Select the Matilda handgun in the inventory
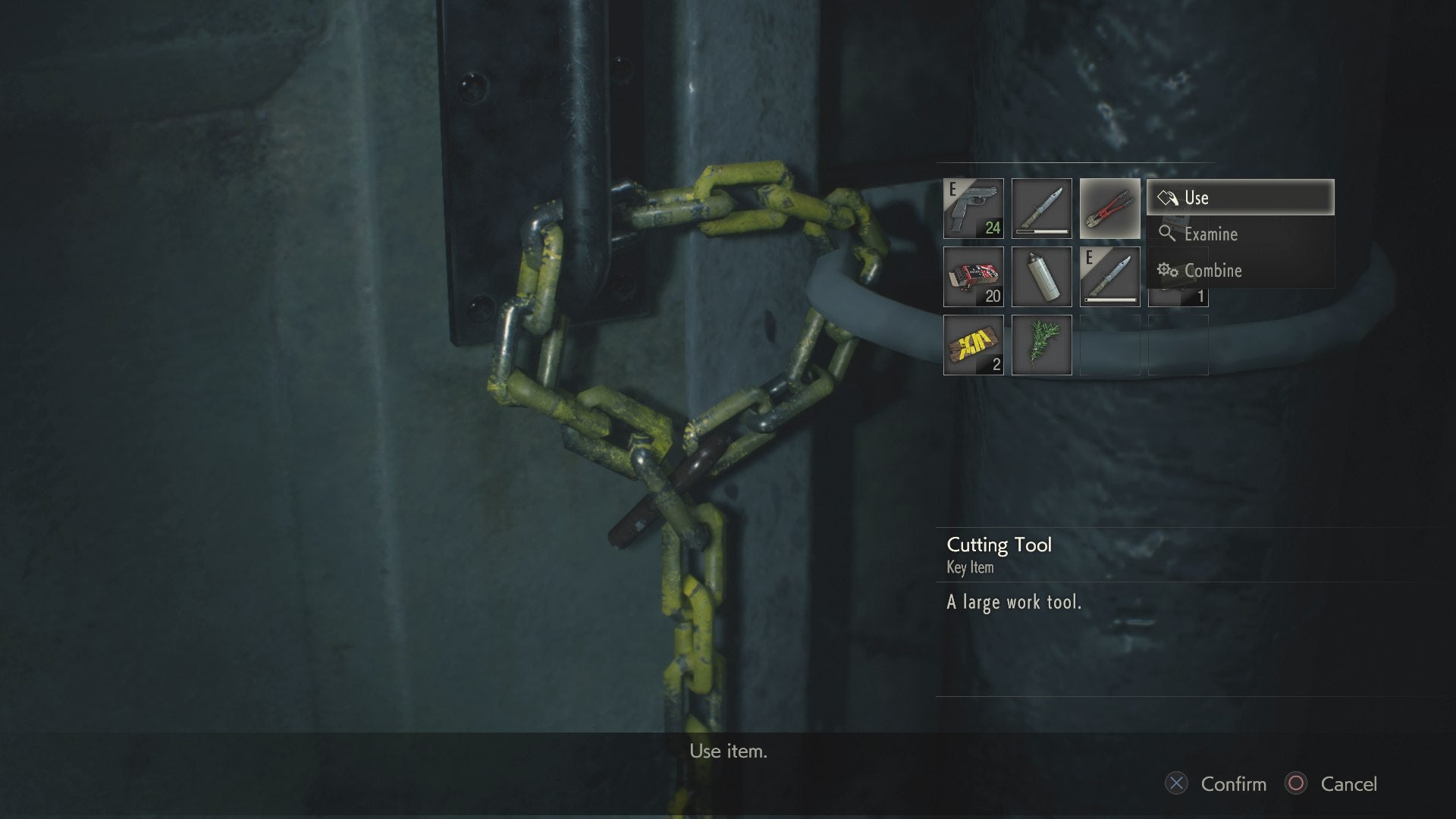 pyautogui.click(x=974, y=207)
